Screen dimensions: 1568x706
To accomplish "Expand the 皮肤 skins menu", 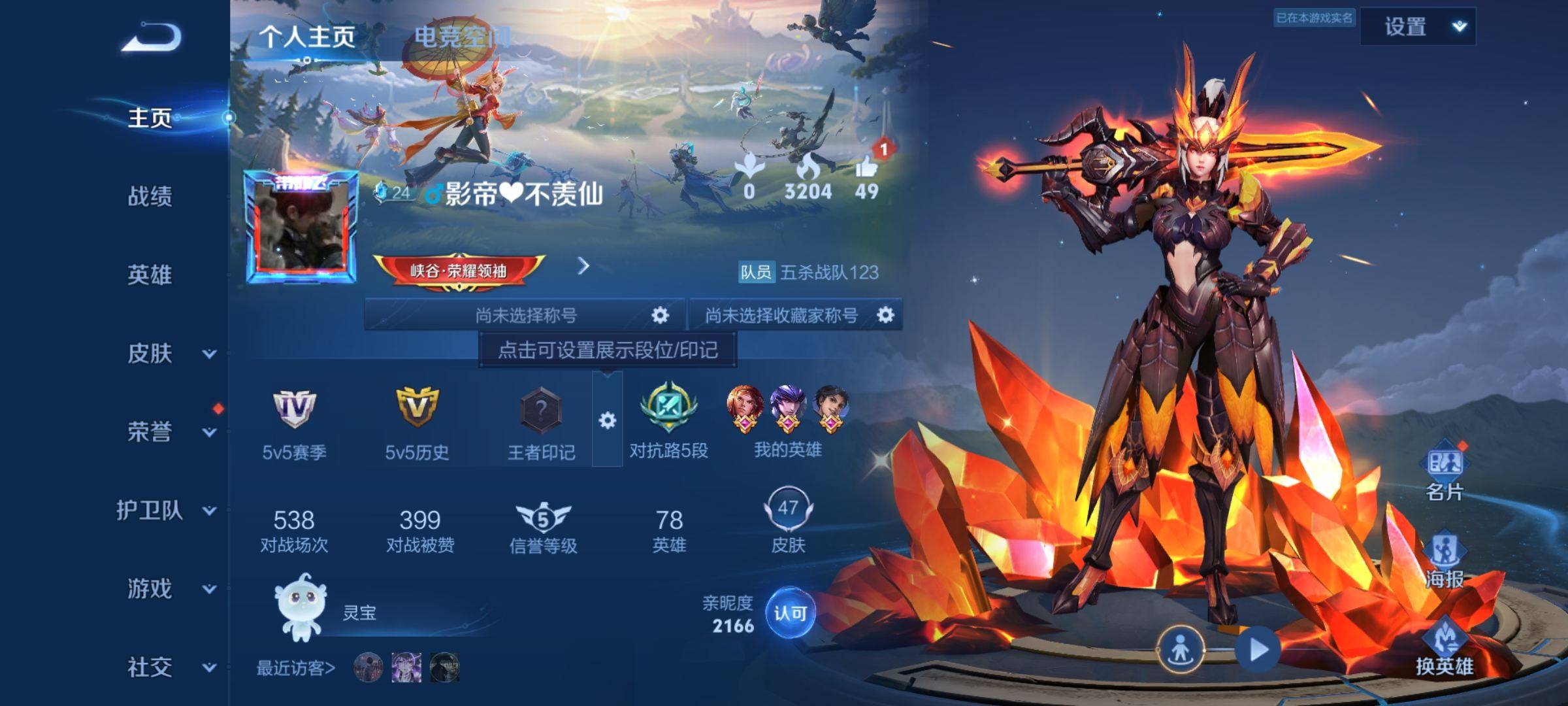I will click(208, 354).
